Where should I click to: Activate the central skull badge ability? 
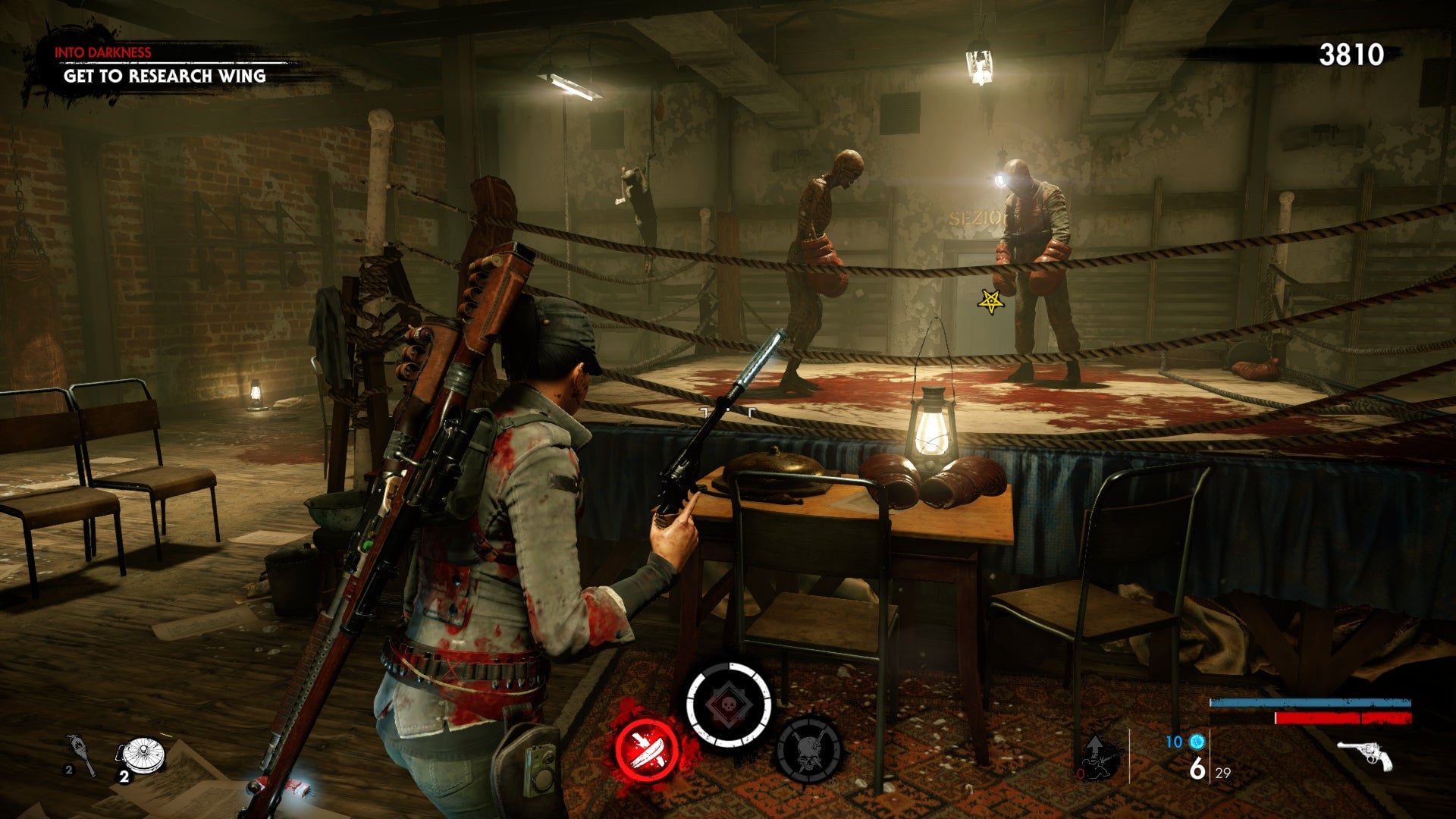(728, 705)
